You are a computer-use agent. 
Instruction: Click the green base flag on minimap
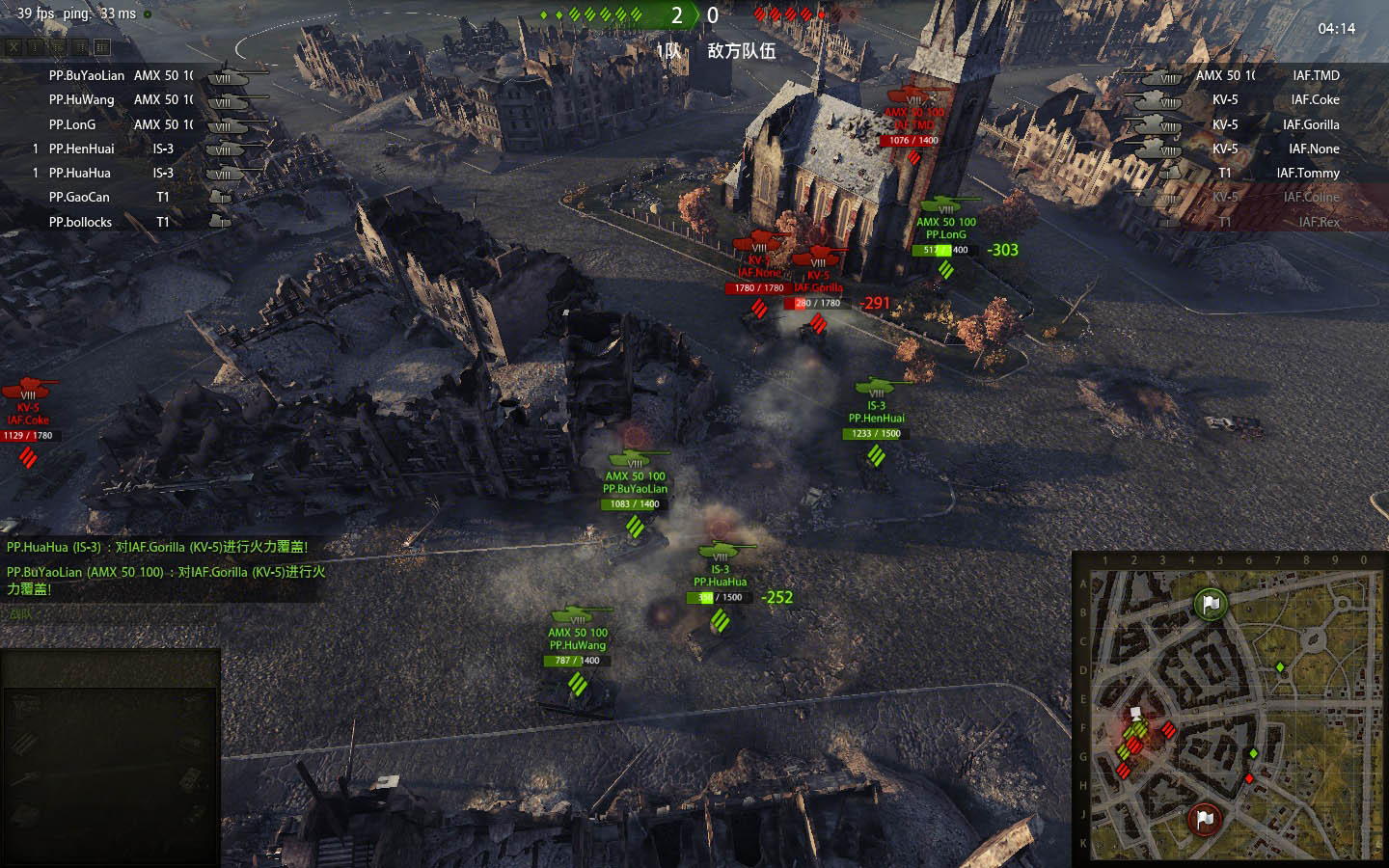1211,605
